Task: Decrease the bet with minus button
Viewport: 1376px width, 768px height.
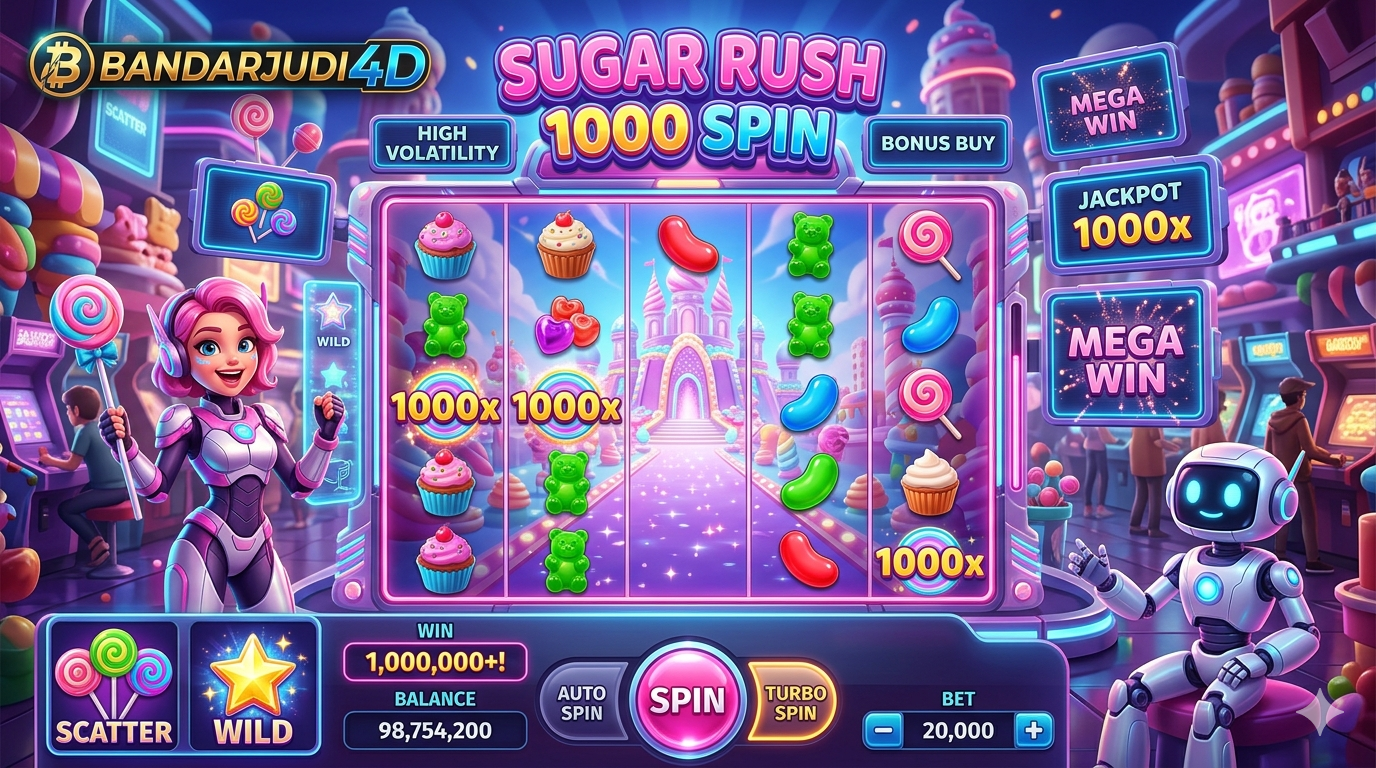Action: pyautogui.click(x=882, y=731)
